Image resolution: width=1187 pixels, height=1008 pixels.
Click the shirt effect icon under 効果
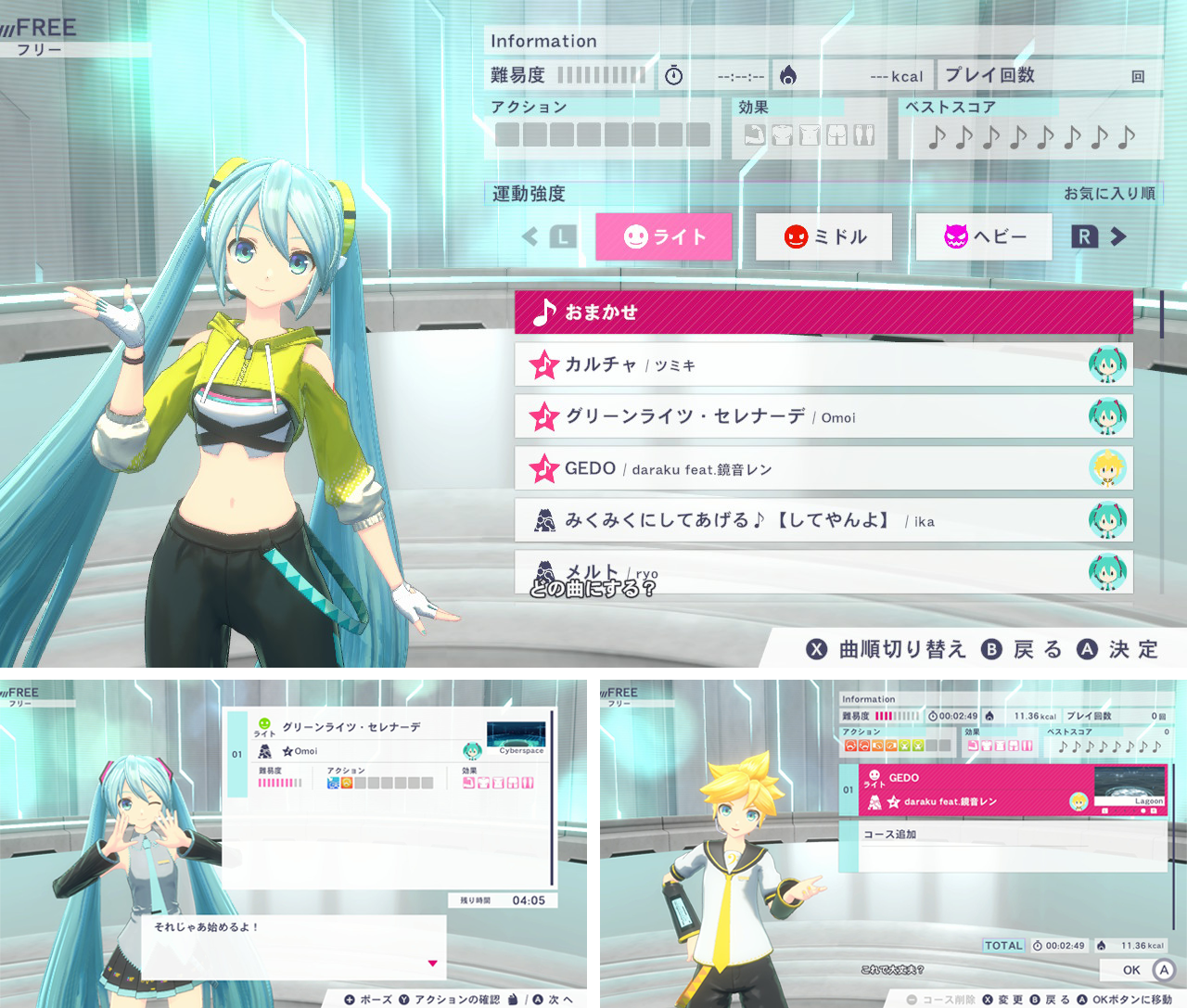tap(783, 135)
